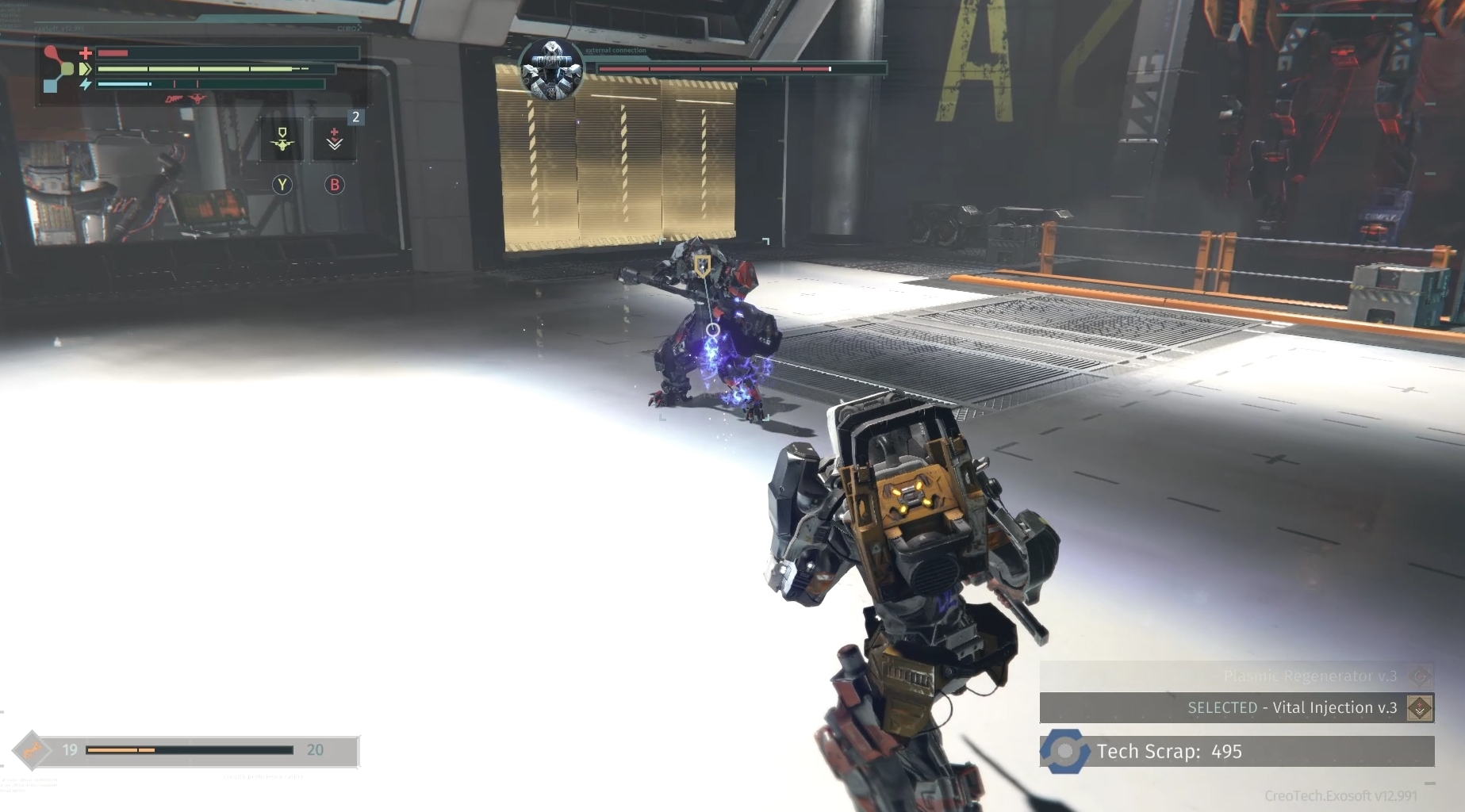
Task: Select the SELECTED Vital Injection v.3 entry
Action: (x=1293, y=708)
